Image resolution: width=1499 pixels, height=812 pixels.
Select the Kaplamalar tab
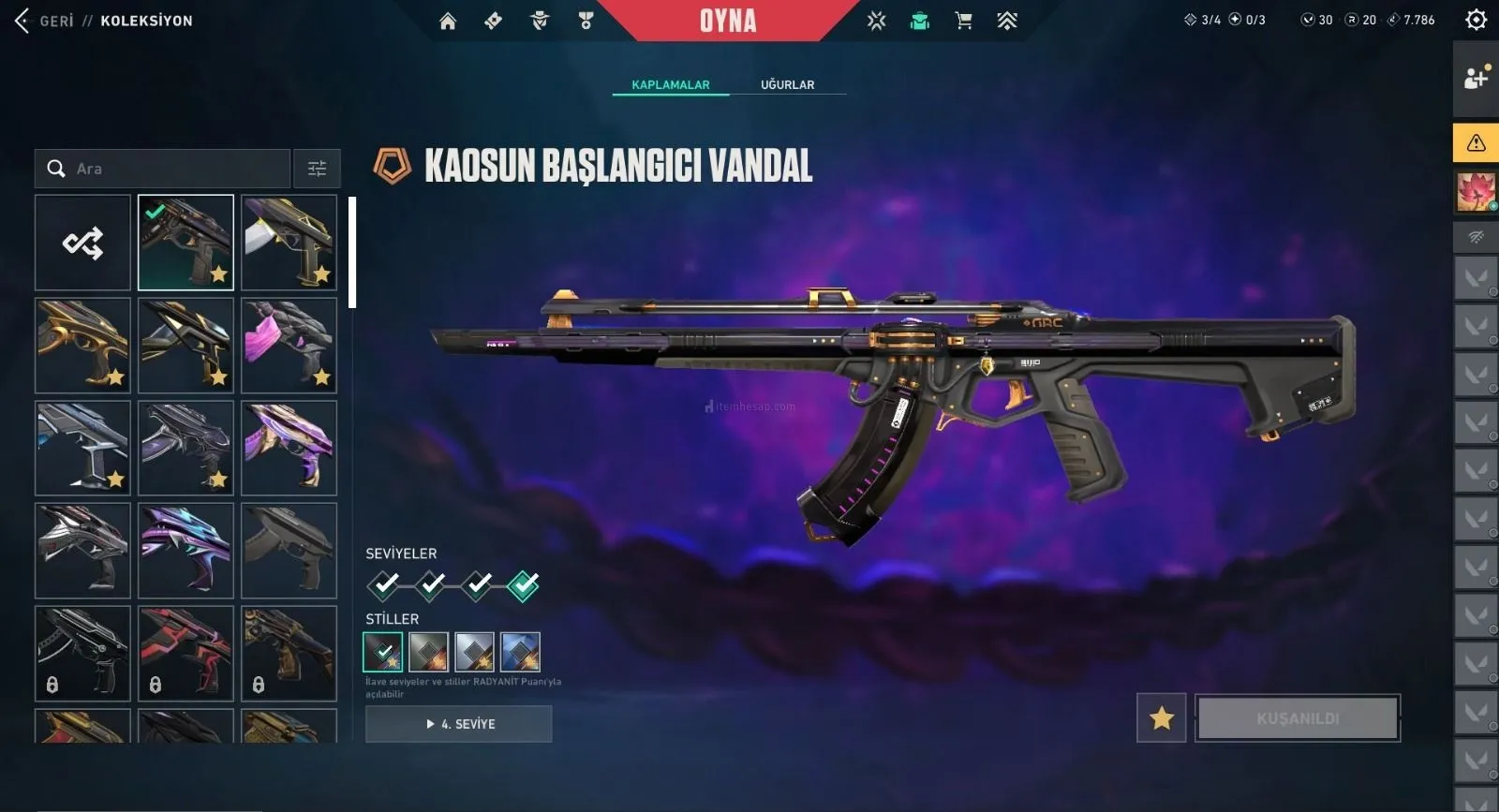(671, 84)
